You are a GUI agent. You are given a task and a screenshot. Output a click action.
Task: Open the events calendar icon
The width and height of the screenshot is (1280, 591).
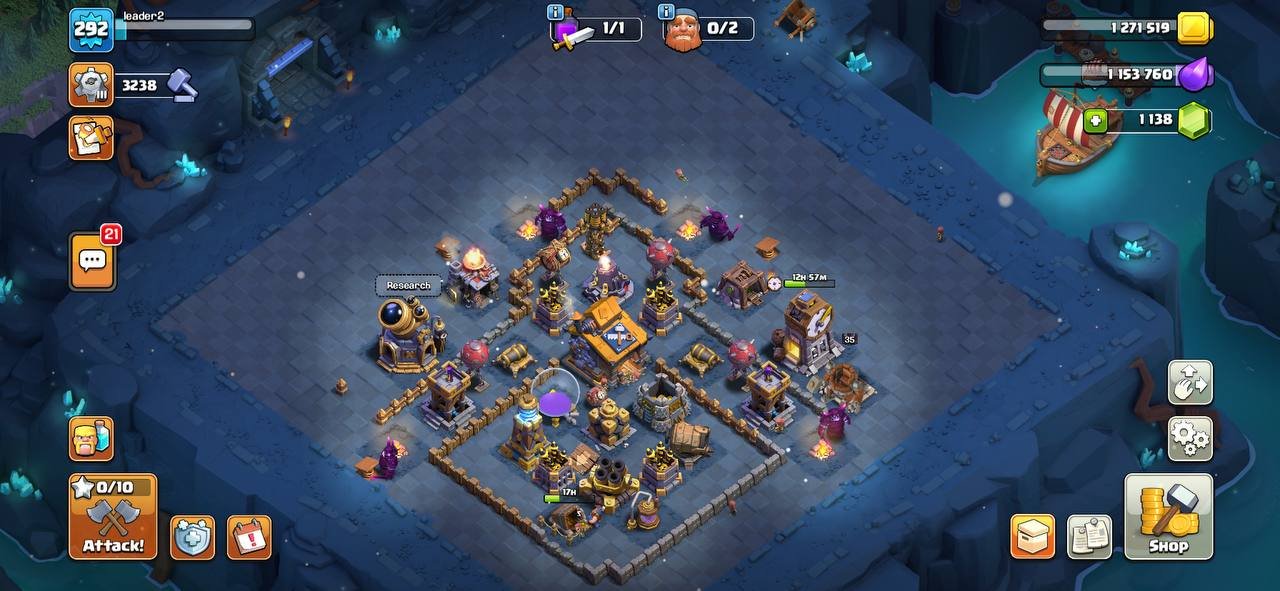click(249, 537)
